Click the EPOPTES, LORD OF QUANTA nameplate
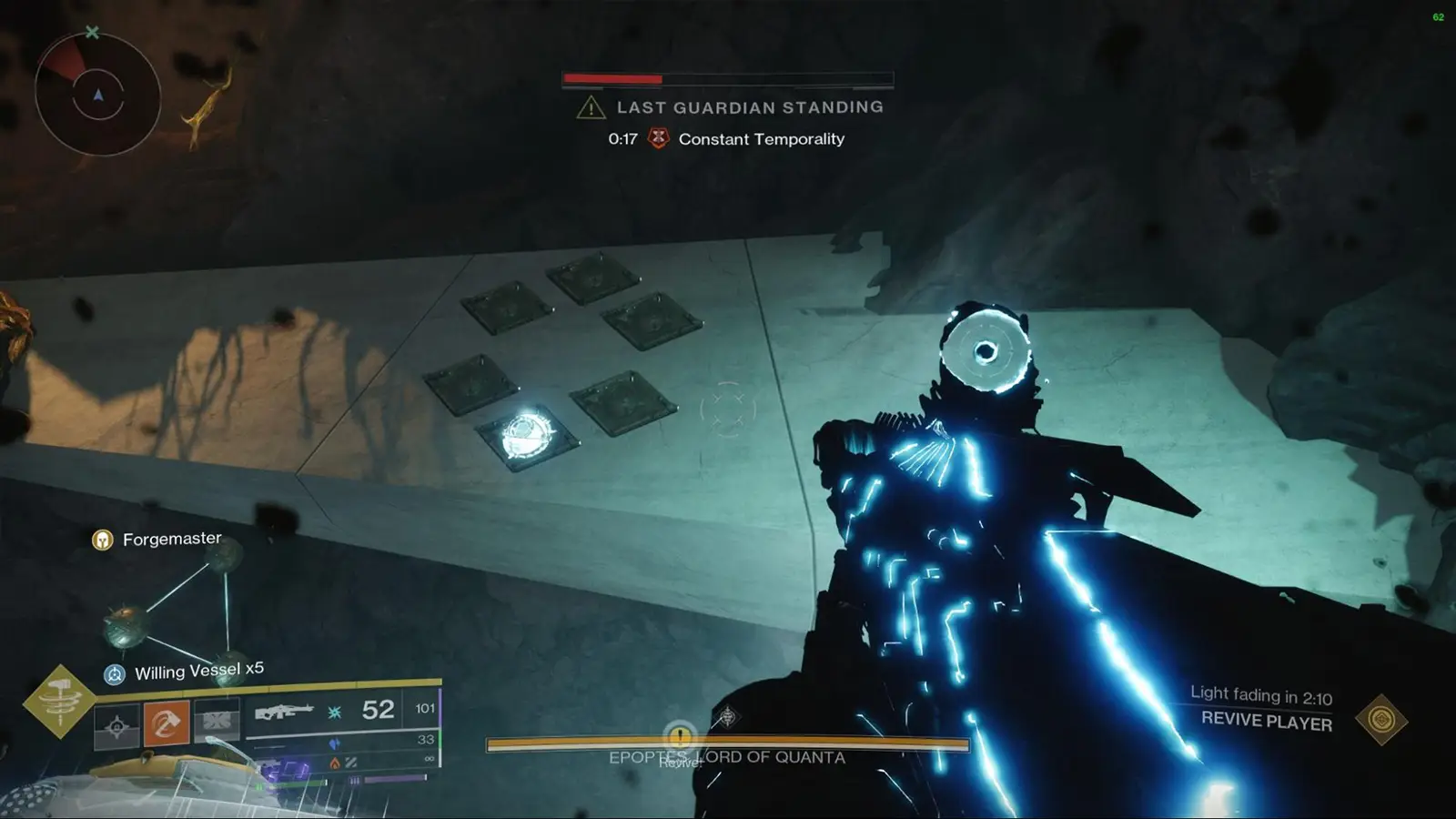Screen dimensions: 1456x819 pos(726,756)
